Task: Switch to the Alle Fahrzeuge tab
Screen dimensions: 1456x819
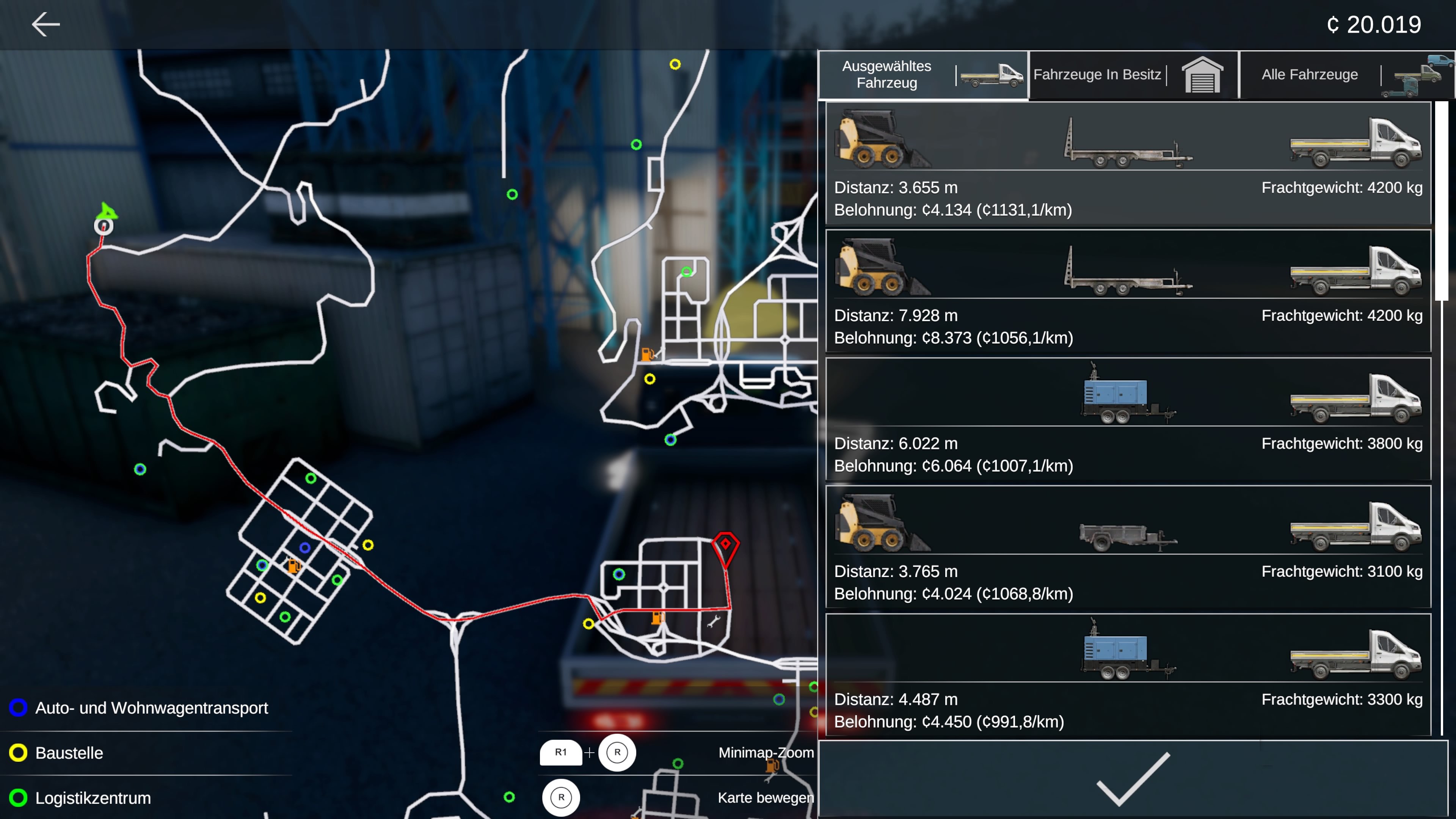Action: 1310,74
